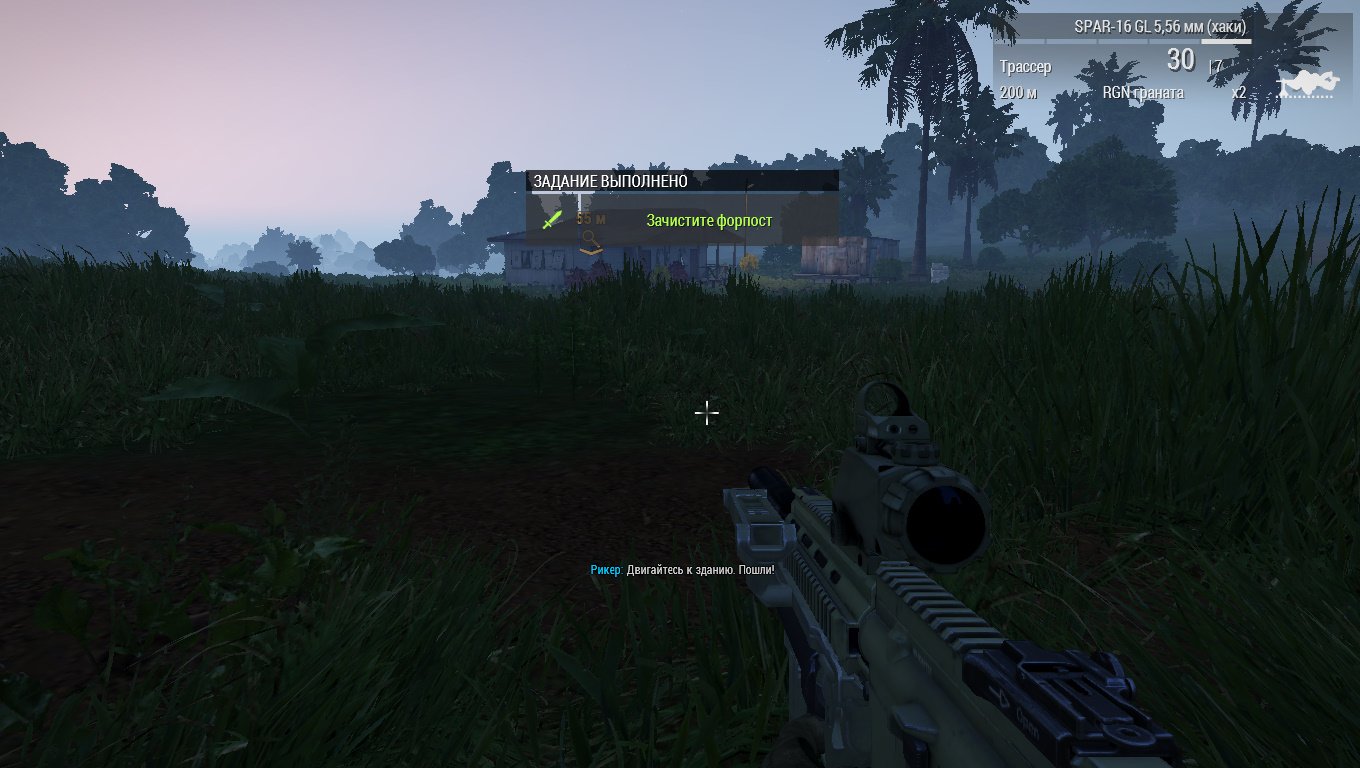The height and width of the screenshot is (768, 1360).
Task: Click the Зачистите форпост objective text
Action: (x=710, y=220)
